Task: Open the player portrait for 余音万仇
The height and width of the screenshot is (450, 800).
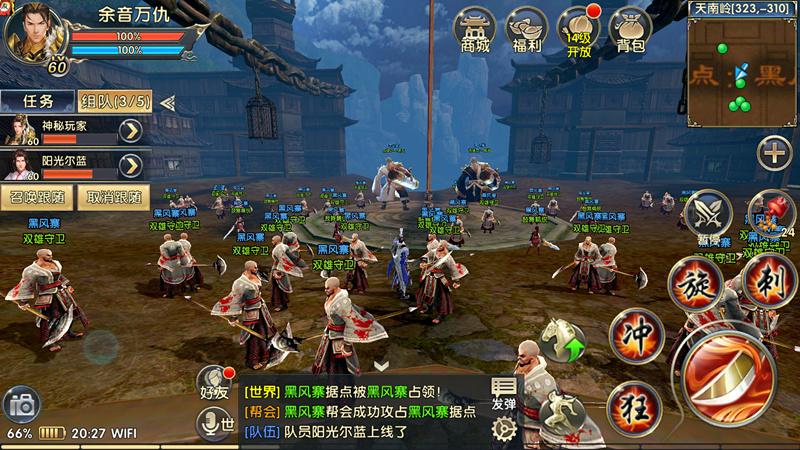Action: click(x=33, y=33)
